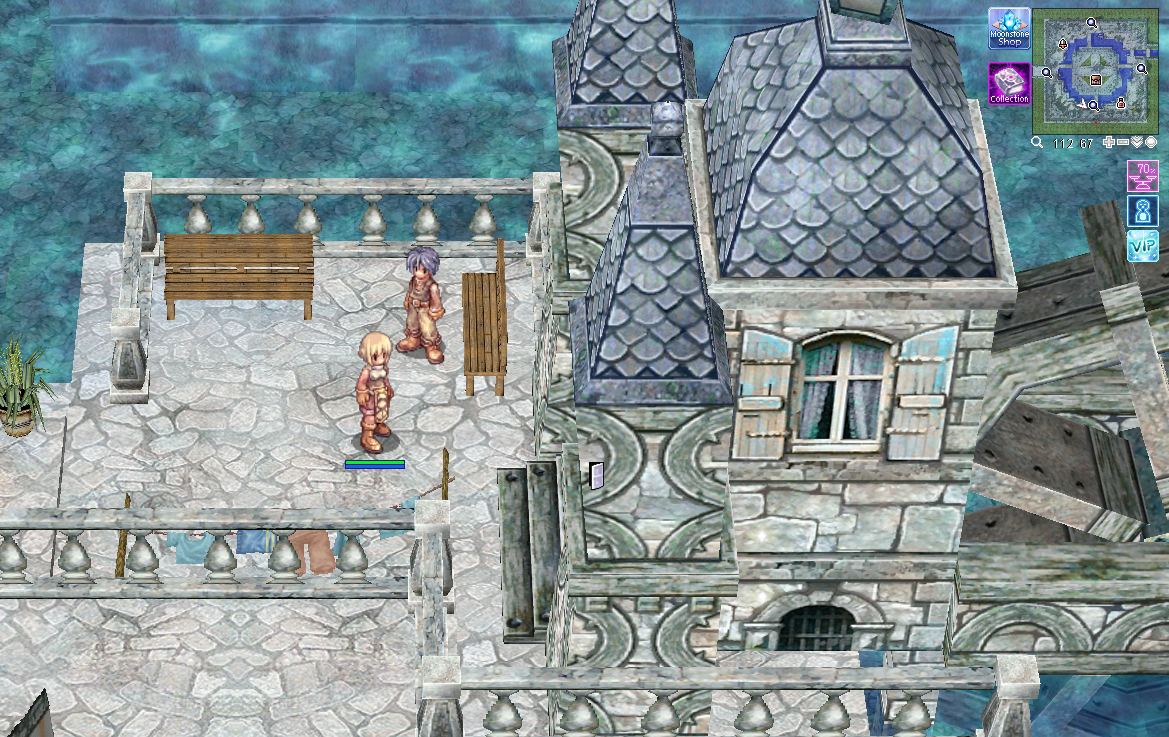Open the Moonstone Shop

click(x=1009, y=28)
